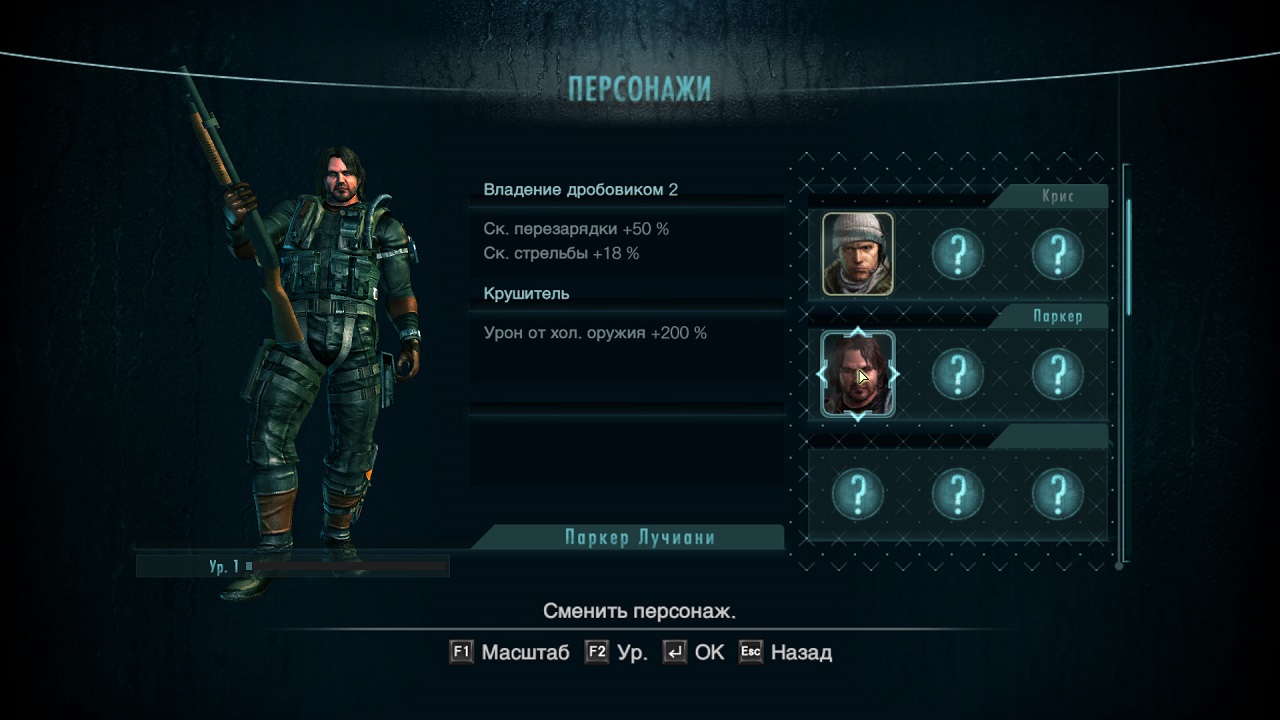Choose the Parker character portrait
1280x720 pixels.
858,375
